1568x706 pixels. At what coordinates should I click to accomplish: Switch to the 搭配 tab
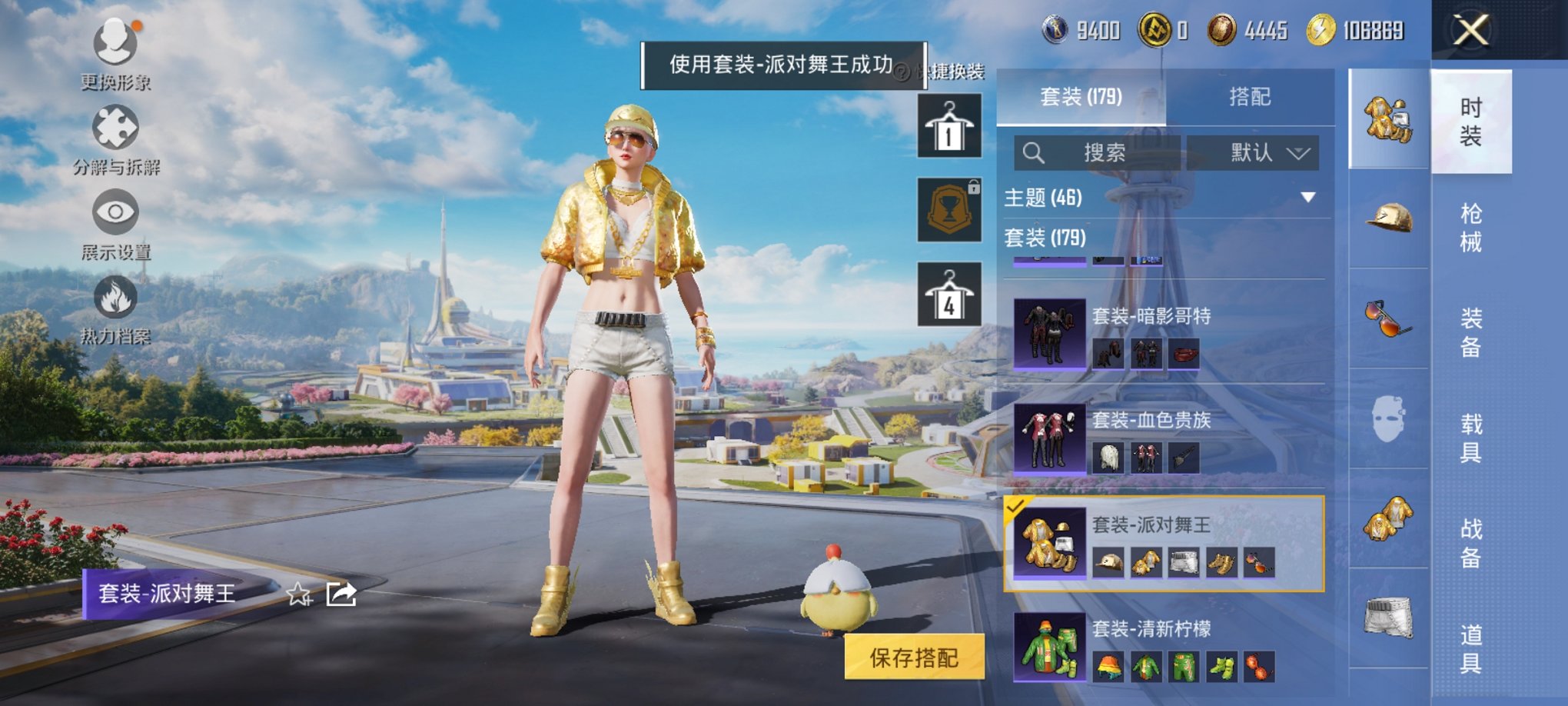(1249, 98)
